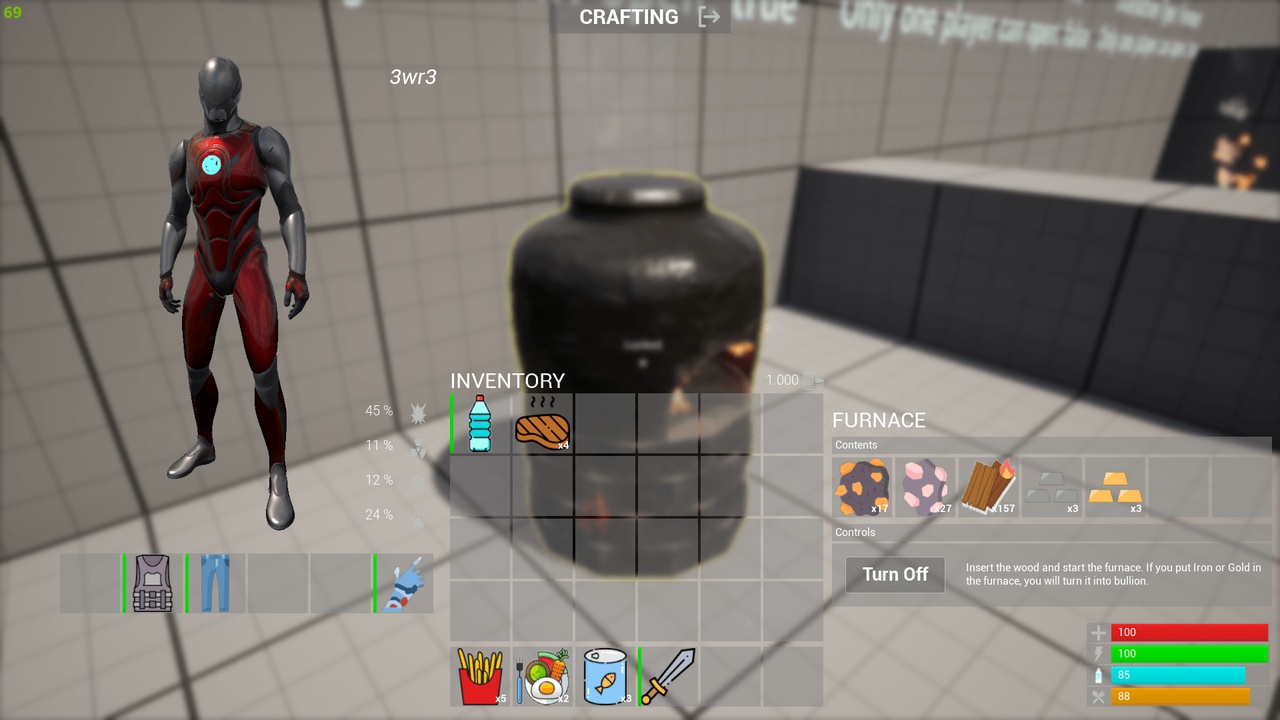Image resolution: width=1280 pixels, height=720 pixels.
Task: Click the equipped armor vest slot
Action: point(153,583)
